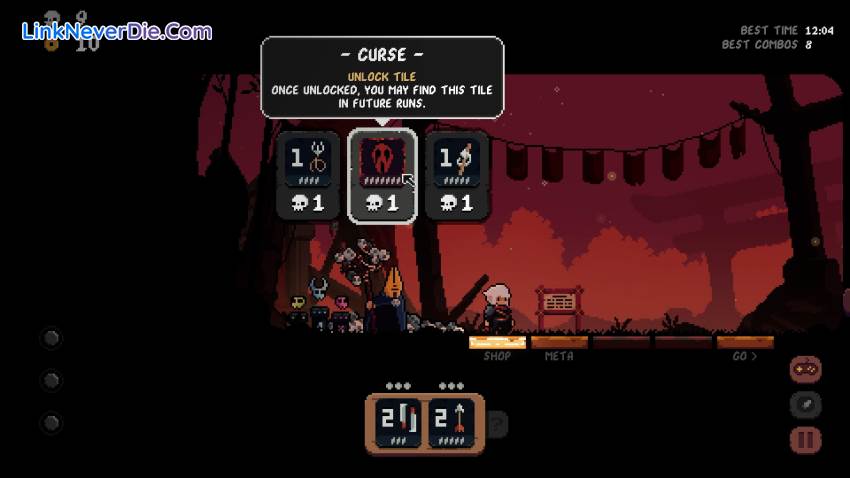The width and height of the screenshot is (850, 478).
Task: Open the gamepad controls button
Action: 805,369
